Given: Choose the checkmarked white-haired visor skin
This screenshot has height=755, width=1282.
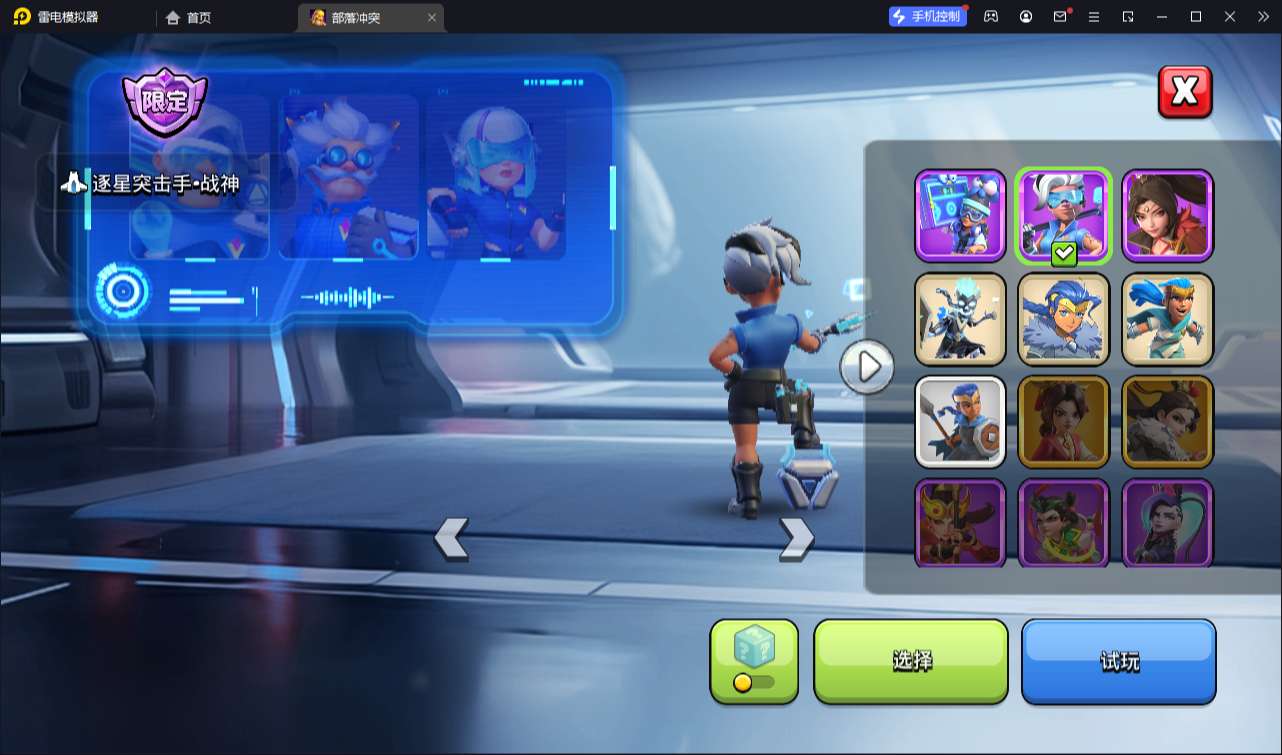Looking at the screenshot, I should click(x=1064, y=215).
